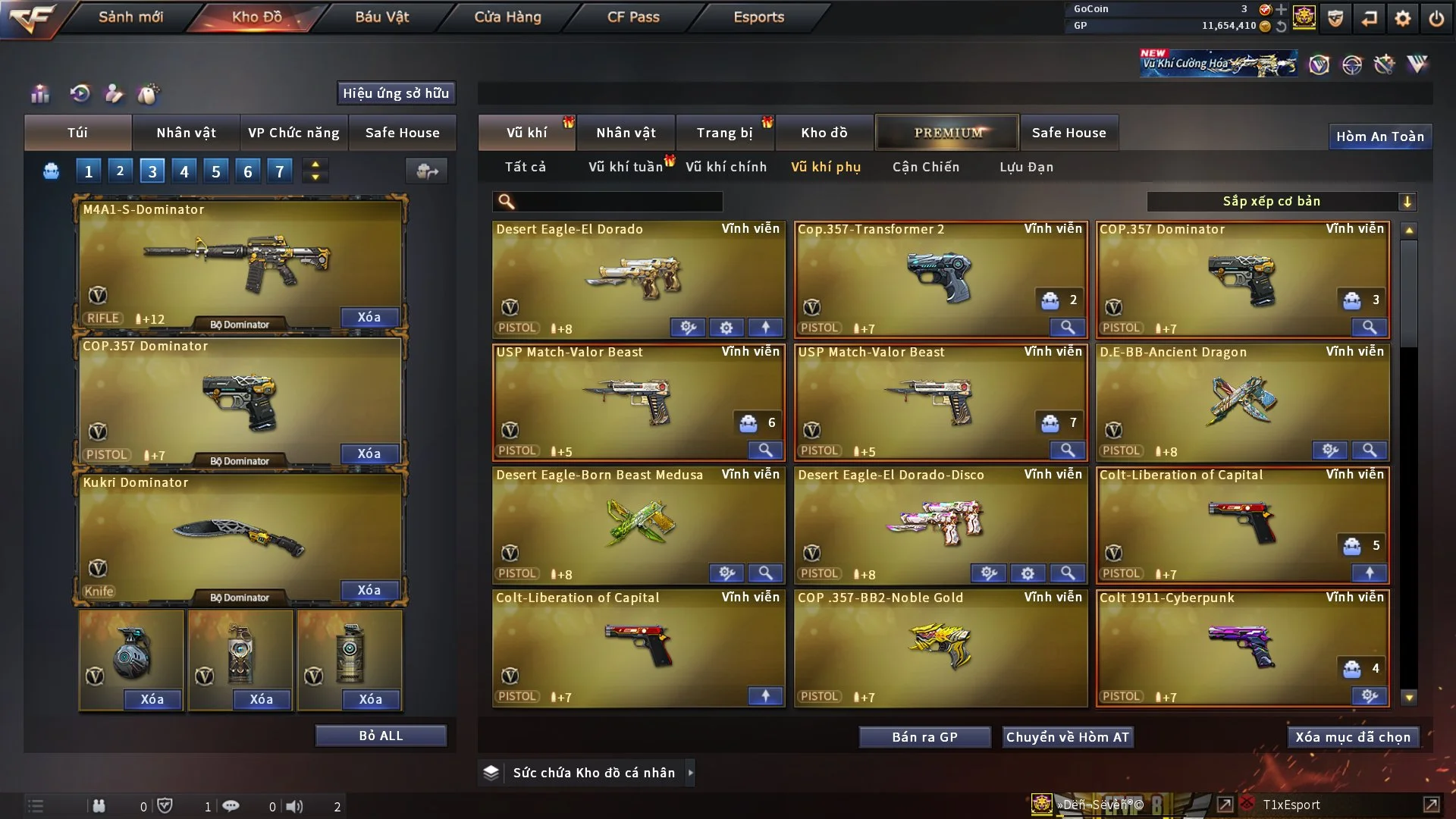The width and height of the screenshot is (1456, 819).
Task: Switch to bag number 5
Action: coord(215,171)
